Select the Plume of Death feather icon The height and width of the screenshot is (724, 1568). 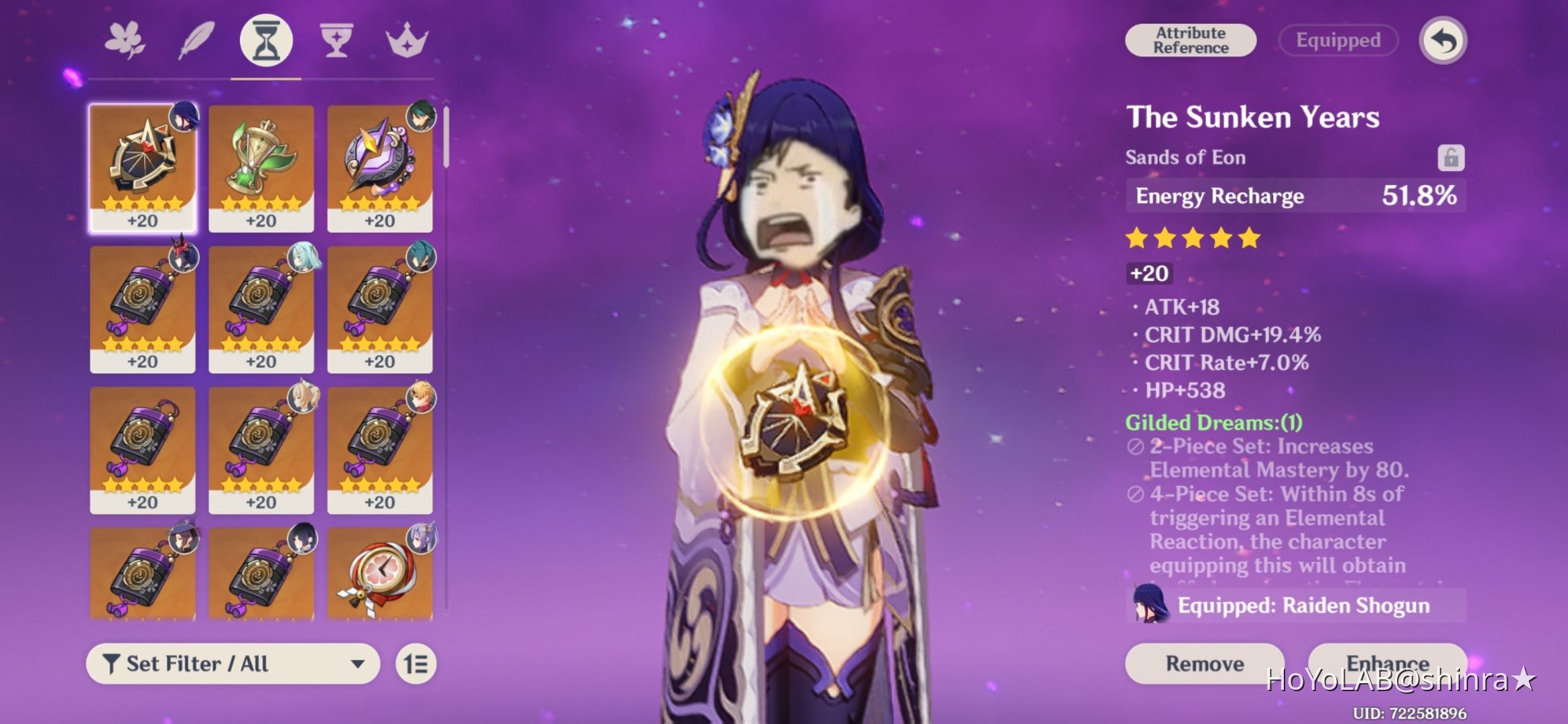pyautogui.click(x=195, y=40)
